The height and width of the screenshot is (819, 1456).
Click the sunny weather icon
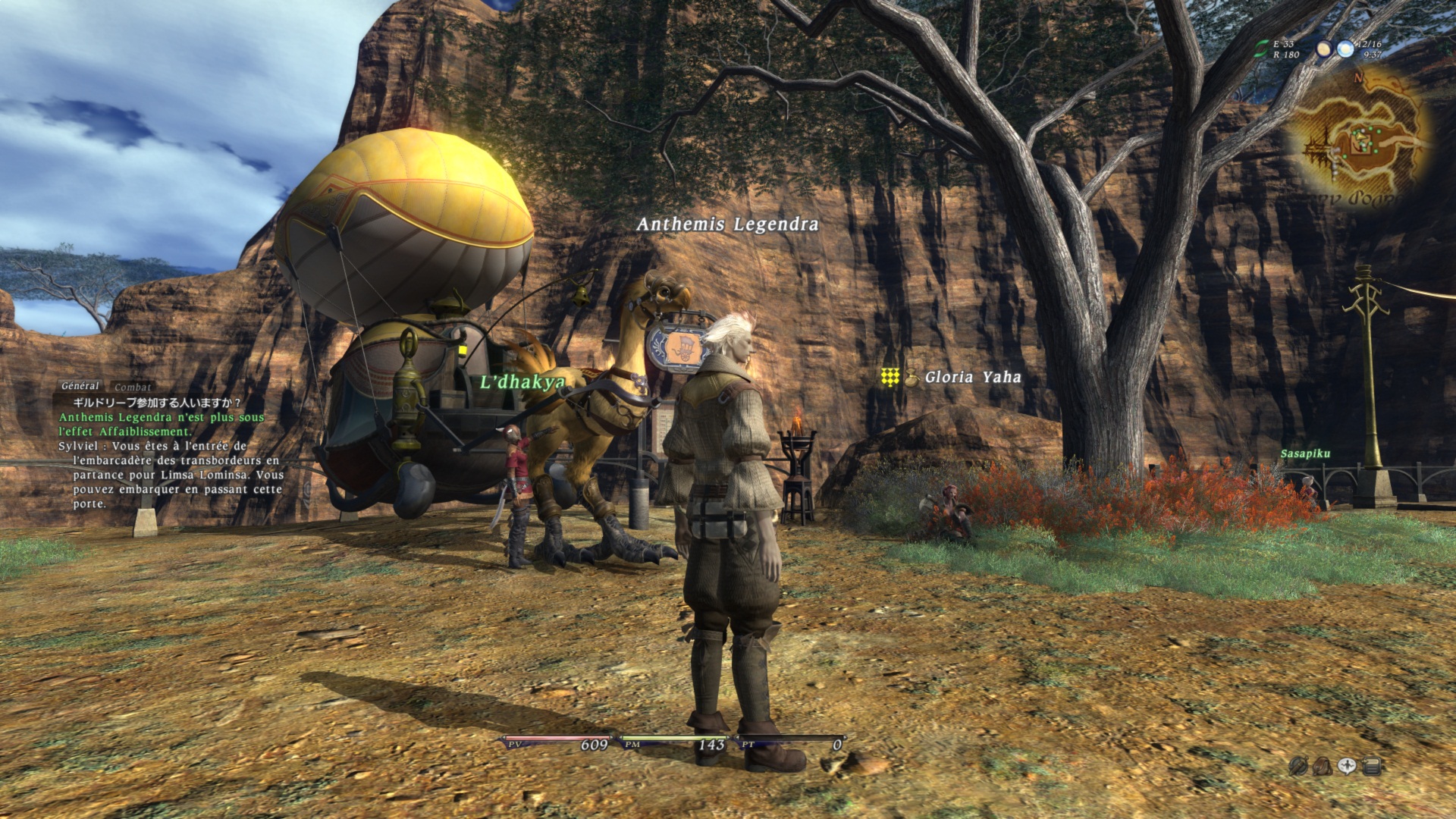[1345, 49]
